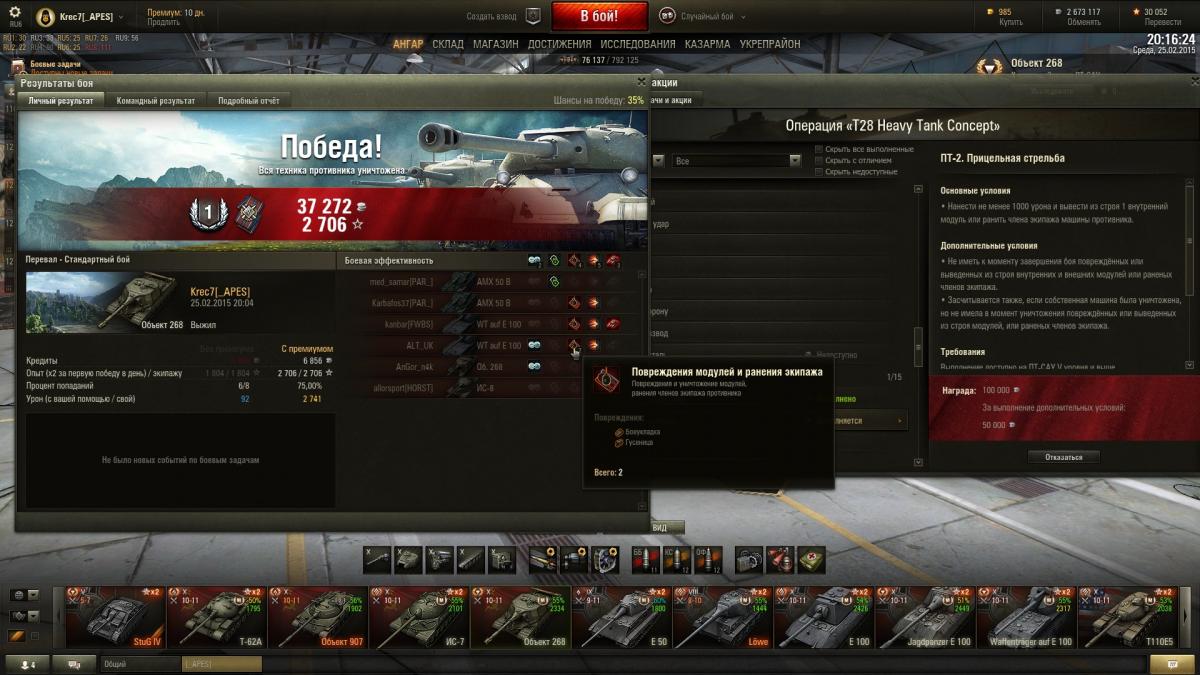Toggle «Скрыть все выполненные» checkbox
The width and height of the screenshot is (1200, 675).
pos(820,149)
